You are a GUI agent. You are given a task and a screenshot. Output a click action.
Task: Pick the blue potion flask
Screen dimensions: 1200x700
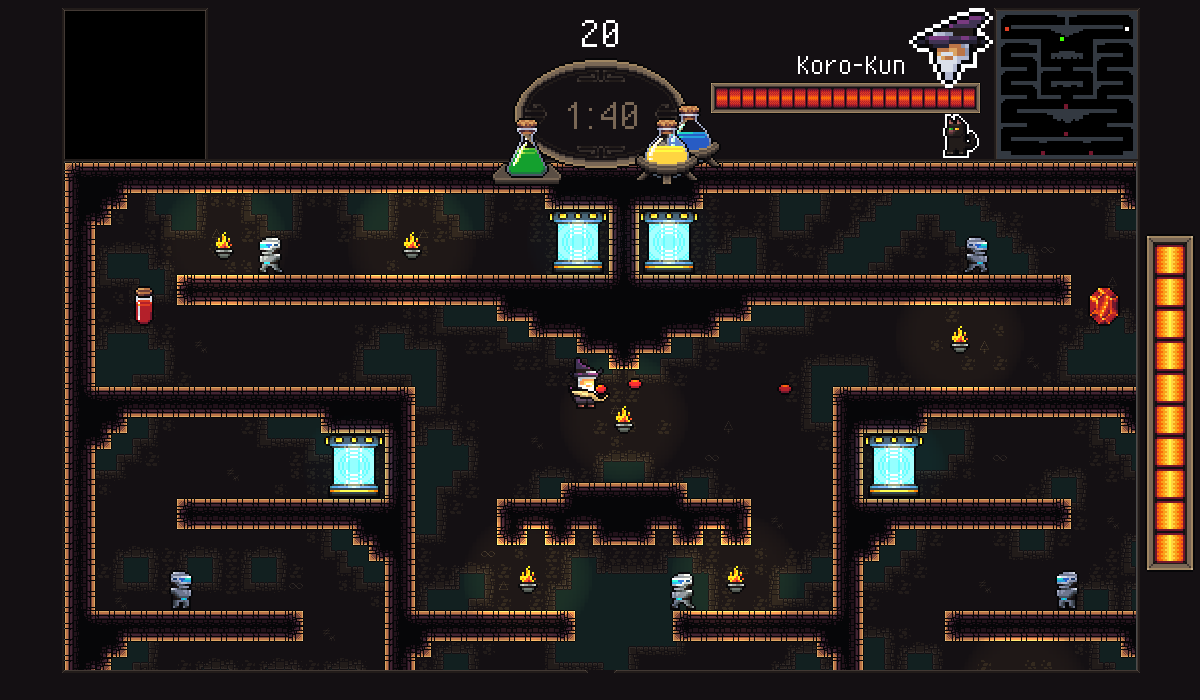(x=696, y=131)
